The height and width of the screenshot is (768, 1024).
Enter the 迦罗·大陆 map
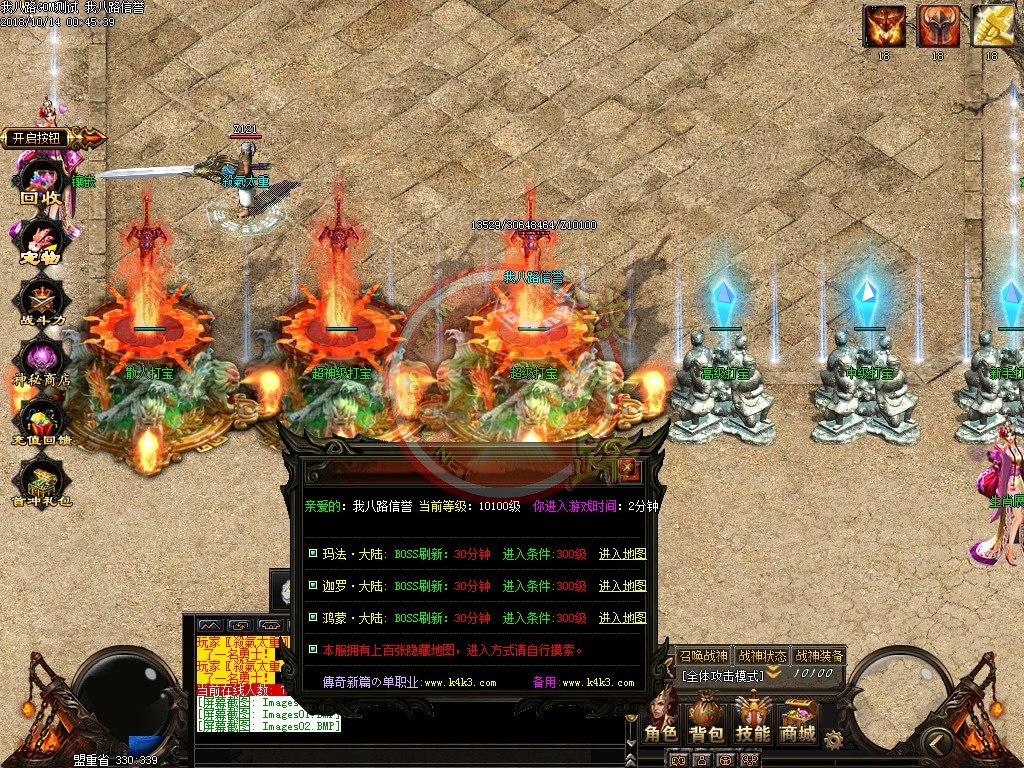click(x=622, y=586)
